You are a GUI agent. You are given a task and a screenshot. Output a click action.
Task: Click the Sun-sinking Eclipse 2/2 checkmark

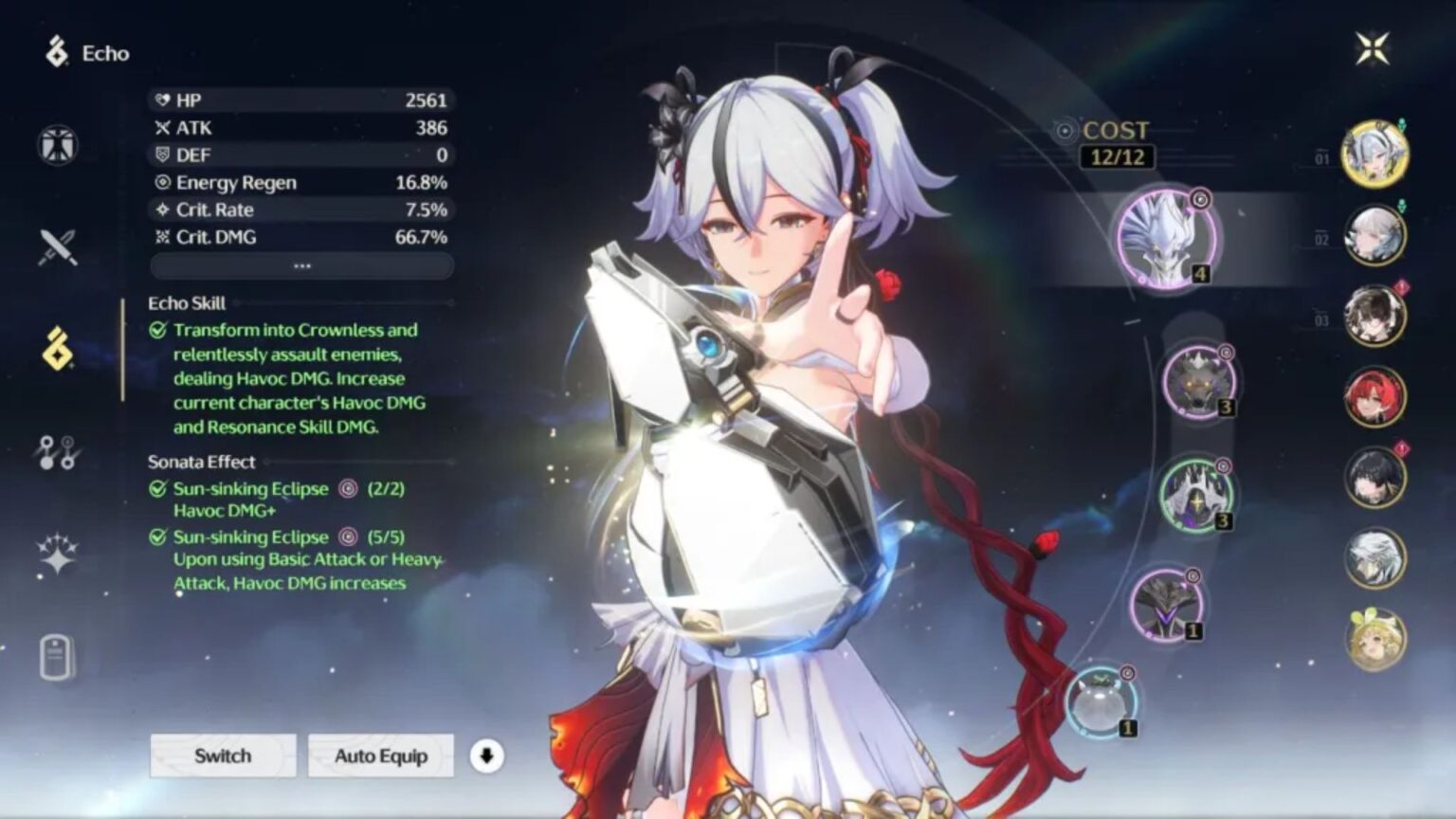click(x=156, y=490)
